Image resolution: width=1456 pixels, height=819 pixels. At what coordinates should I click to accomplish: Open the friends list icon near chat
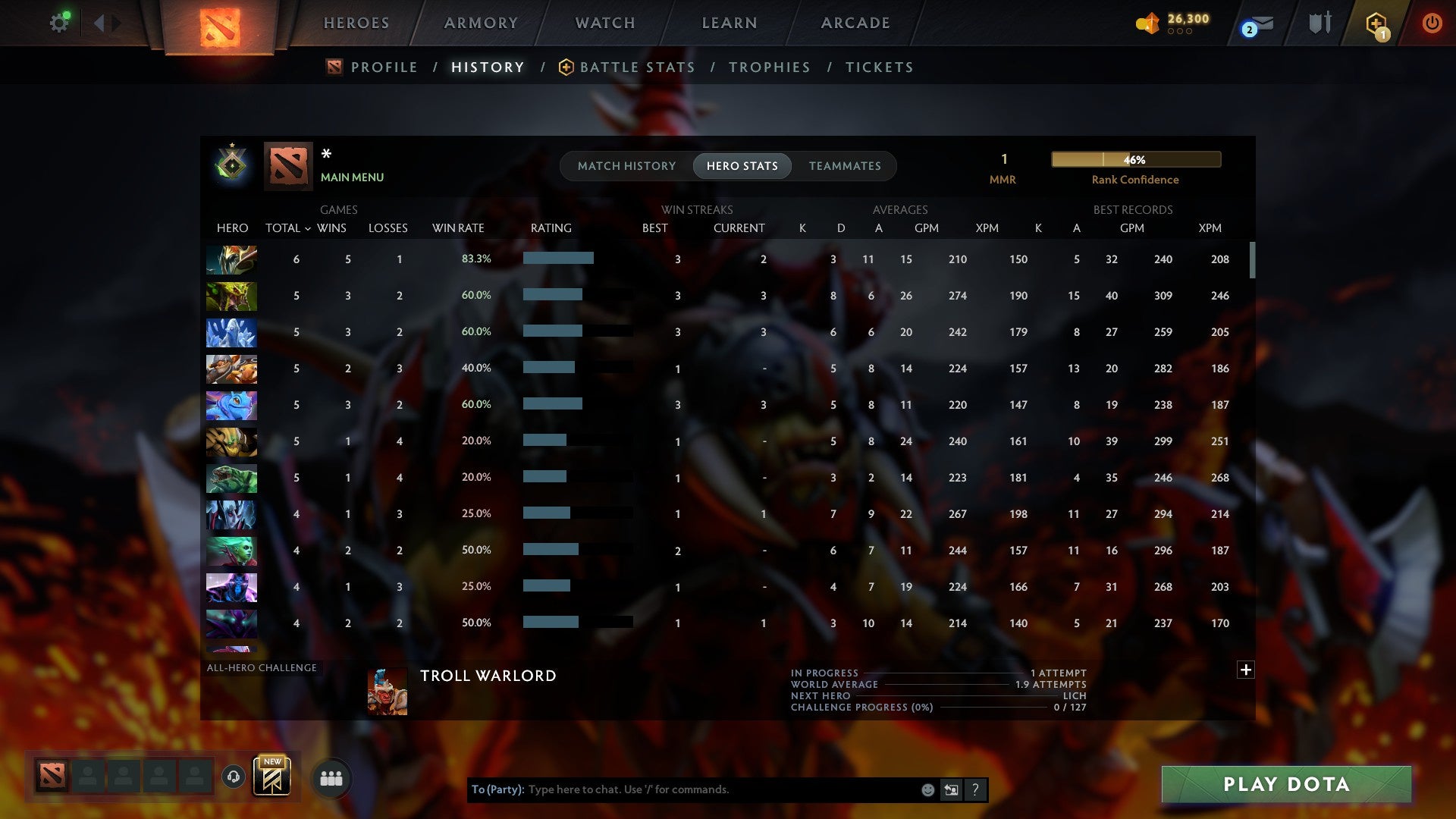pos(331,778)
